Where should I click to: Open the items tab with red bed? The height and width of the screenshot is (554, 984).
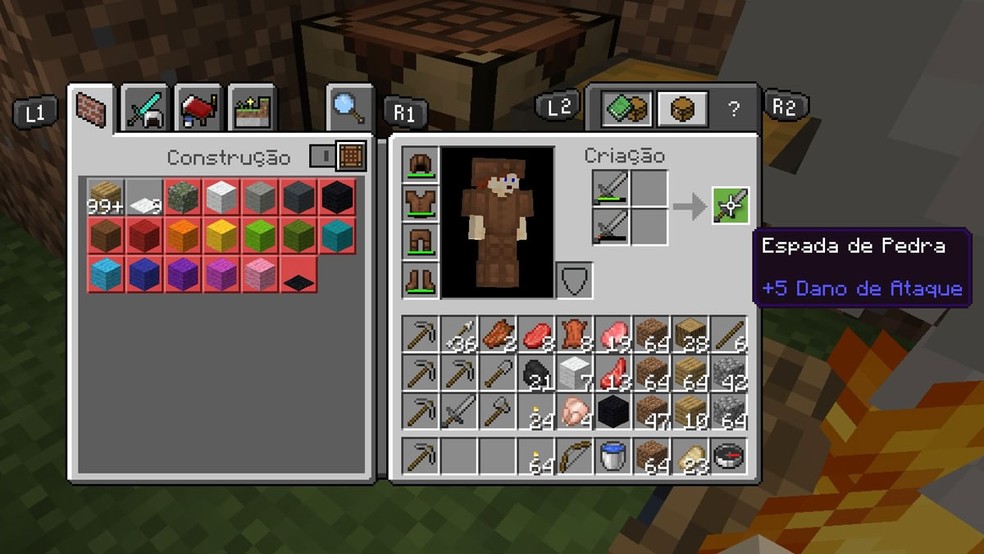pyautogui.click(x=199, y=108)
